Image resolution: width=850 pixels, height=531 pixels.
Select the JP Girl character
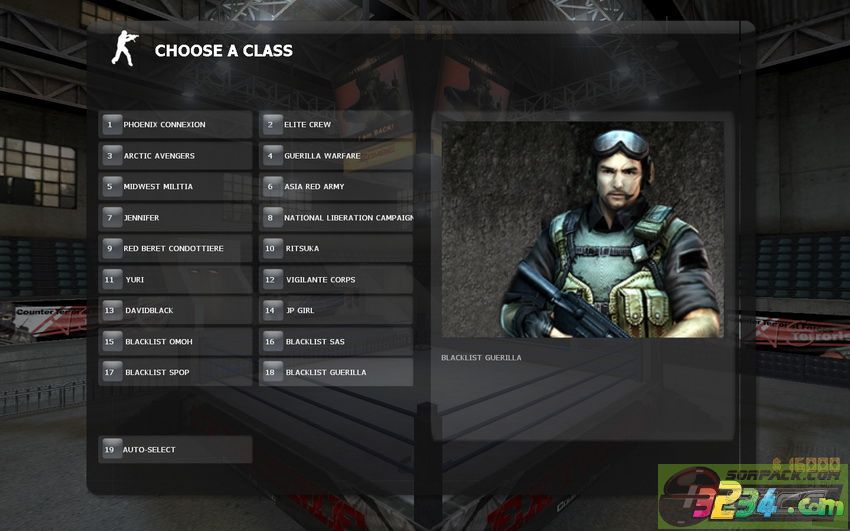pyautogui.click(x=336, y=311)
